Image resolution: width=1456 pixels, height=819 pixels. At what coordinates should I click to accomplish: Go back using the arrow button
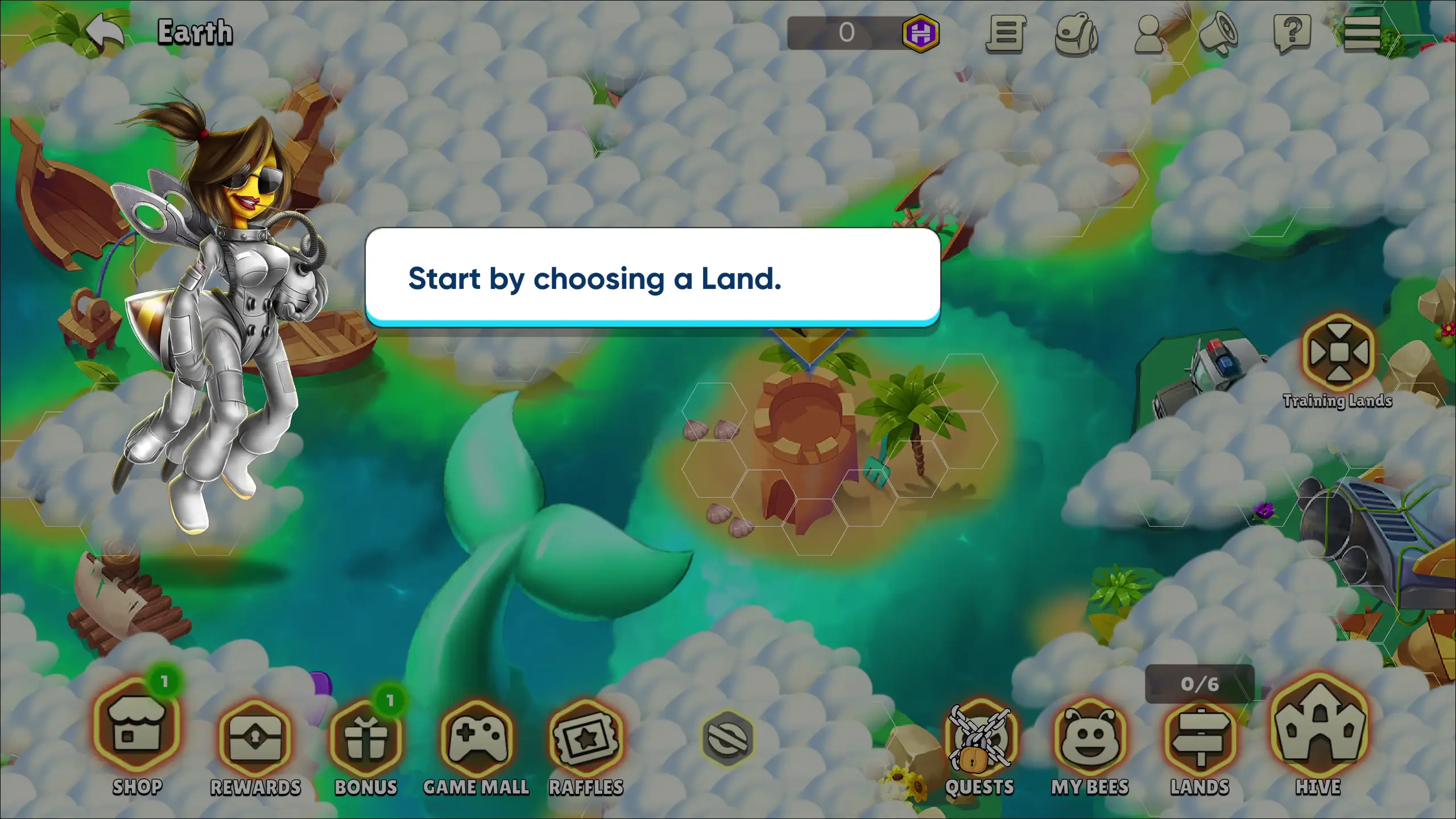[105, 31]
